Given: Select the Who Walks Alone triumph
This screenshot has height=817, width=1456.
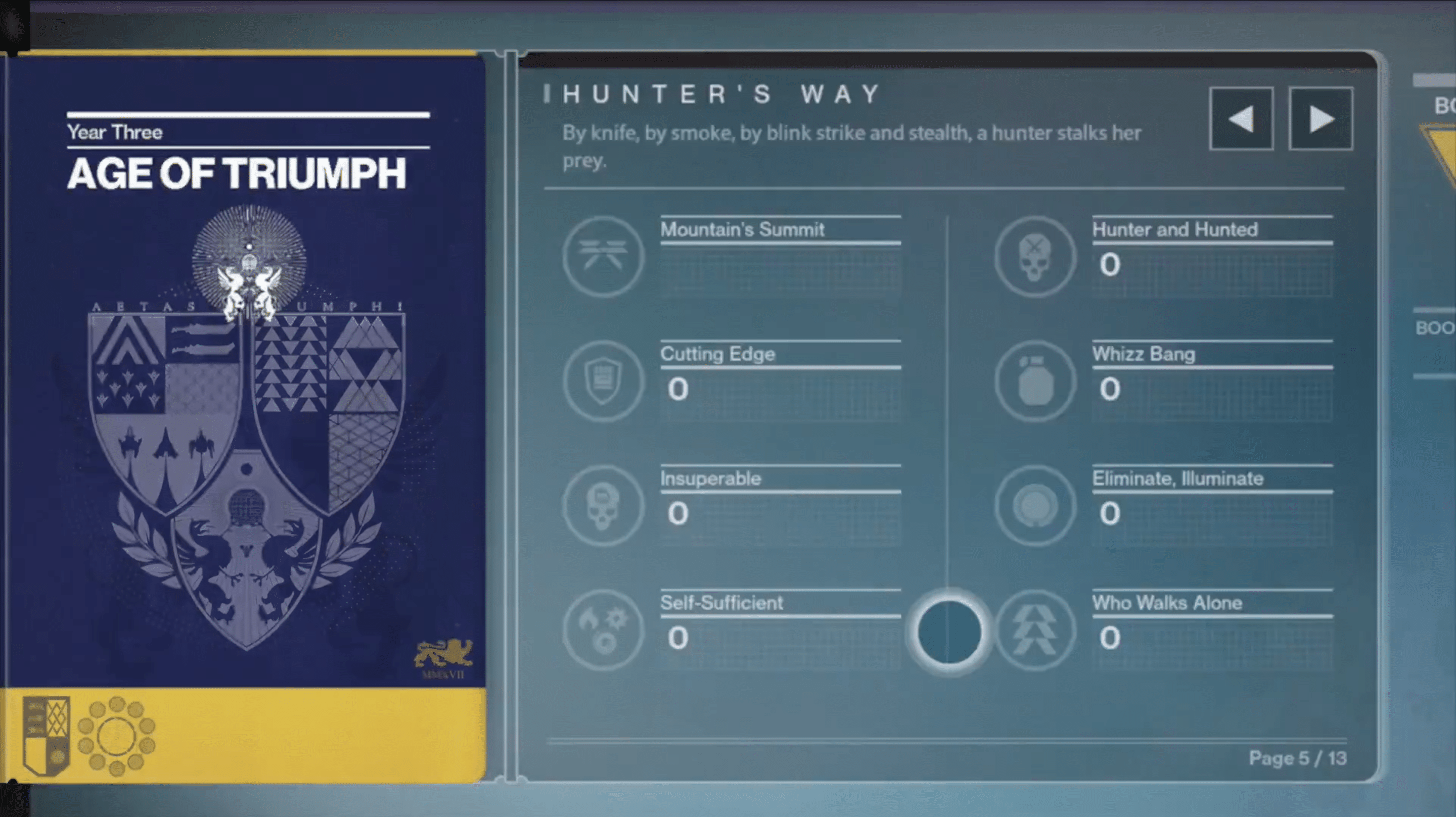Looking at the screenshot, I should click(1035, 630).
